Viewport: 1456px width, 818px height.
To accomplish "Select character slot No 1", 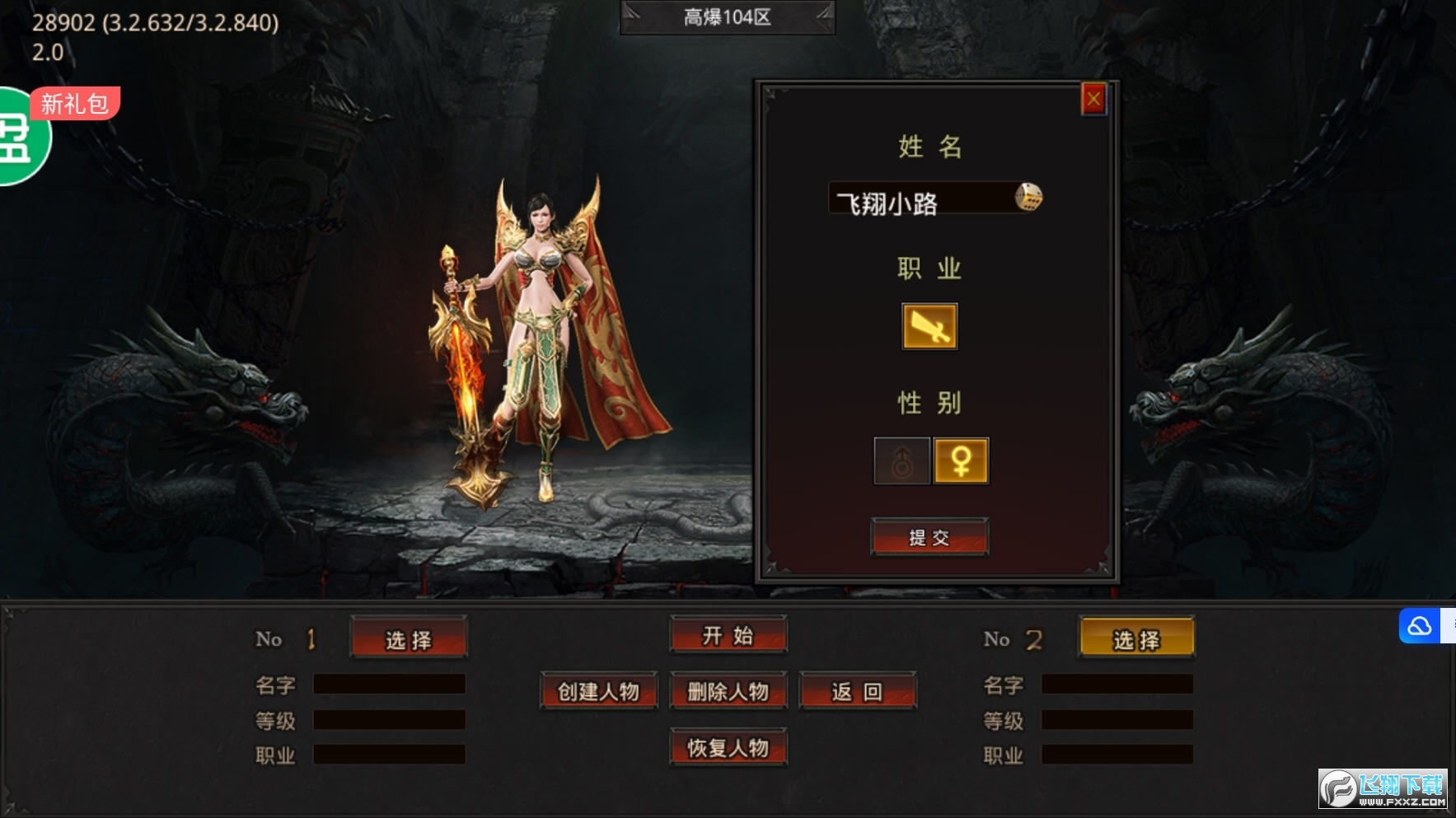I will coord(409,639).
